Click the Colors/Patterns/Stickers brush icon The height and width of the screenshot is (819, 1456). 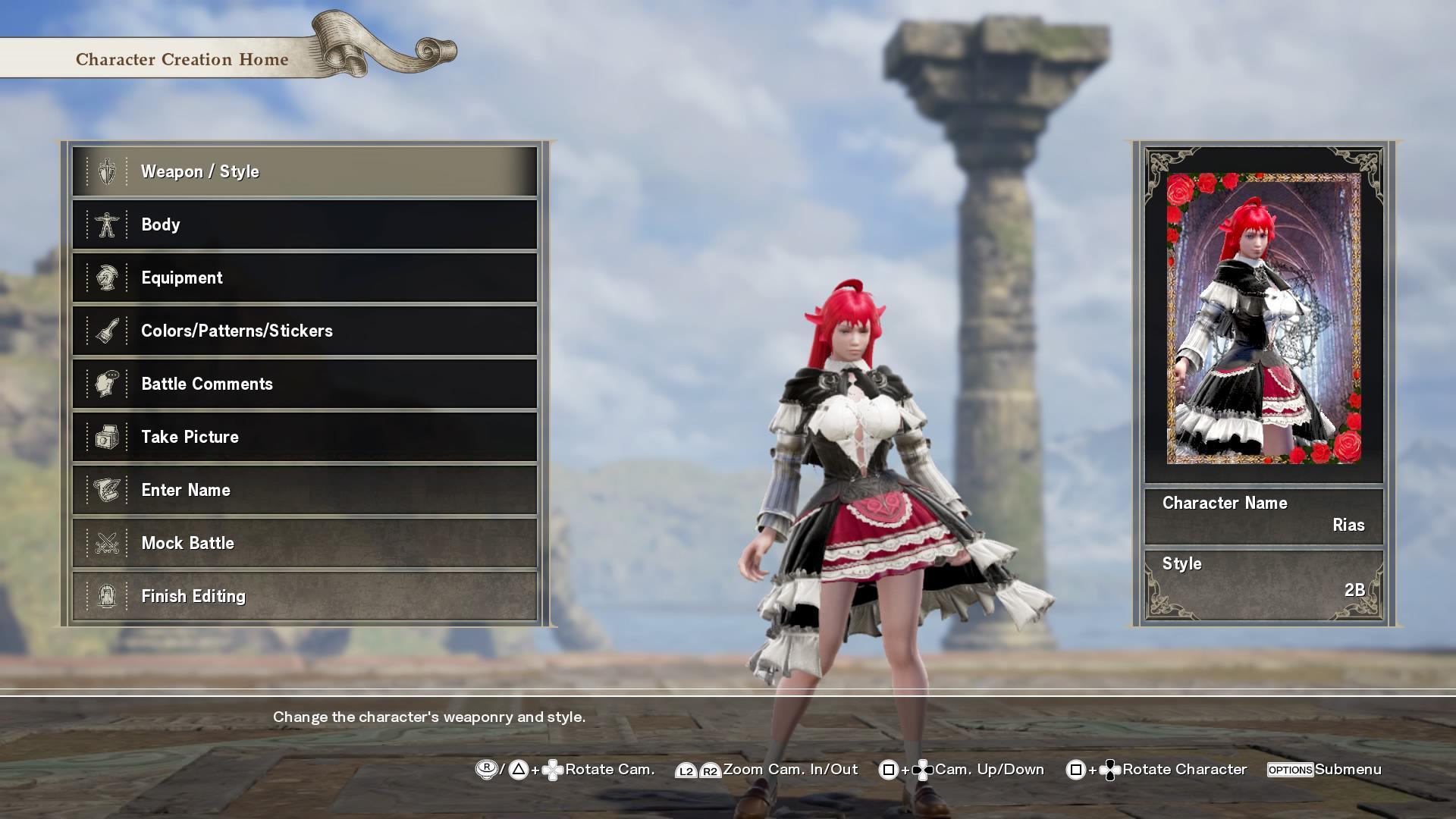pyautogui.click(x=108, y=331)
